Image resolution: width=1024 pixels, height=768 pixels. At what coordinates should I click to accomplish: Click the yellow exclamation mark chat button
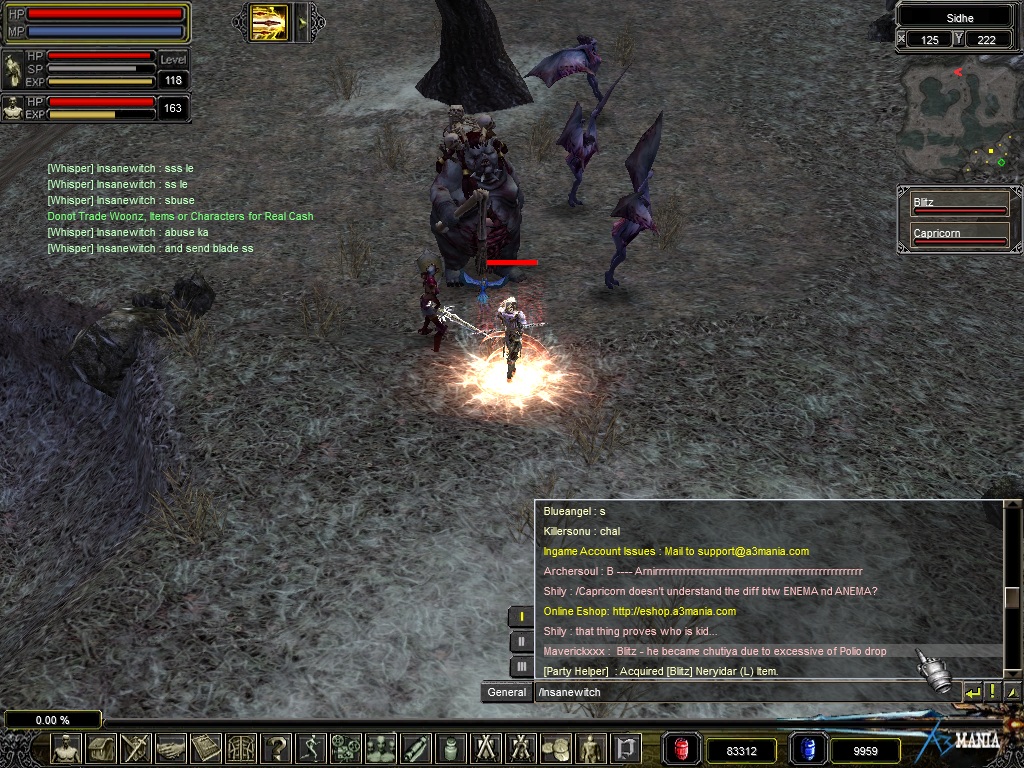pos(992,691)
